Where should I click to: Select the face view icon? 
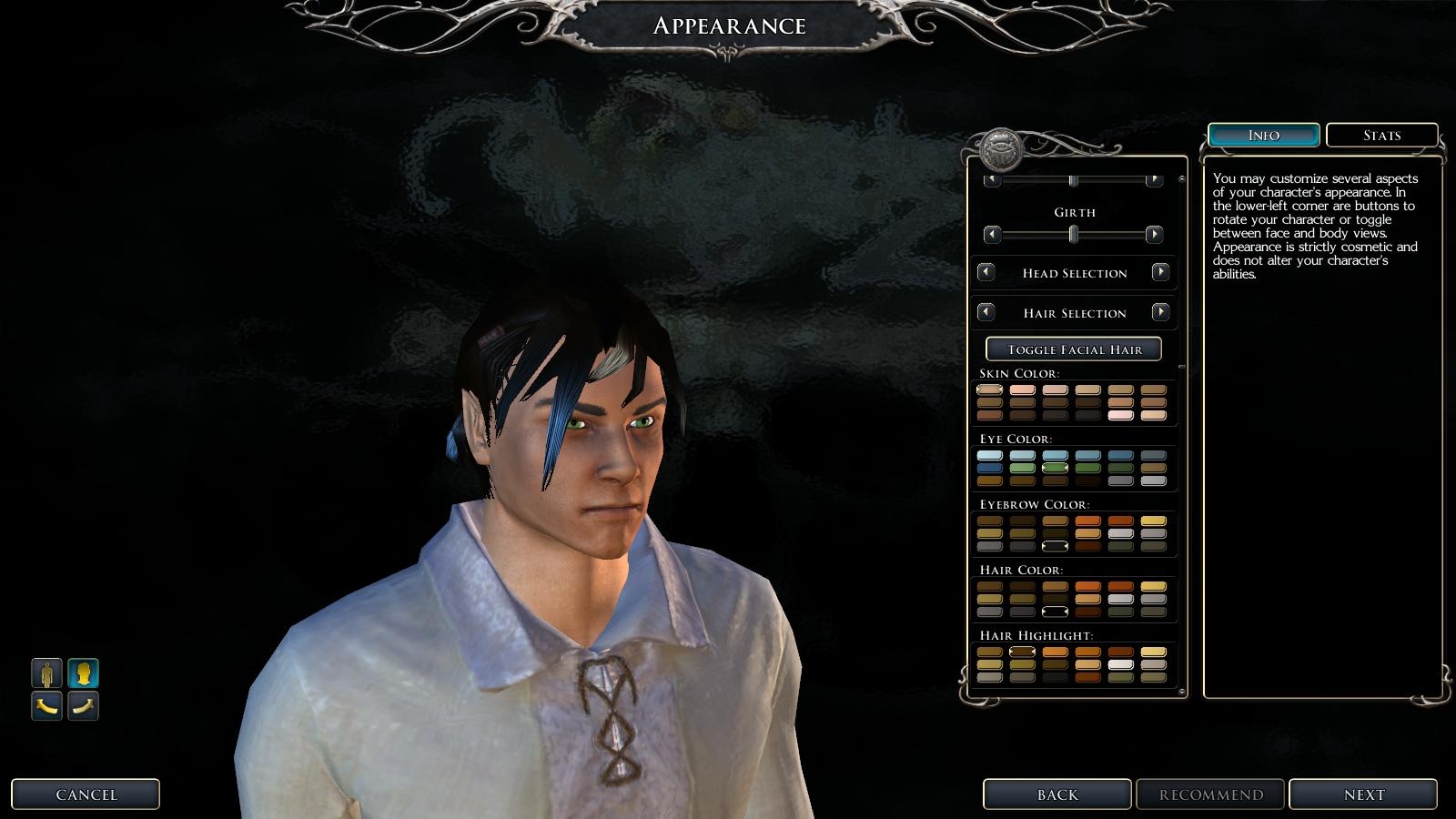point(84,673)
